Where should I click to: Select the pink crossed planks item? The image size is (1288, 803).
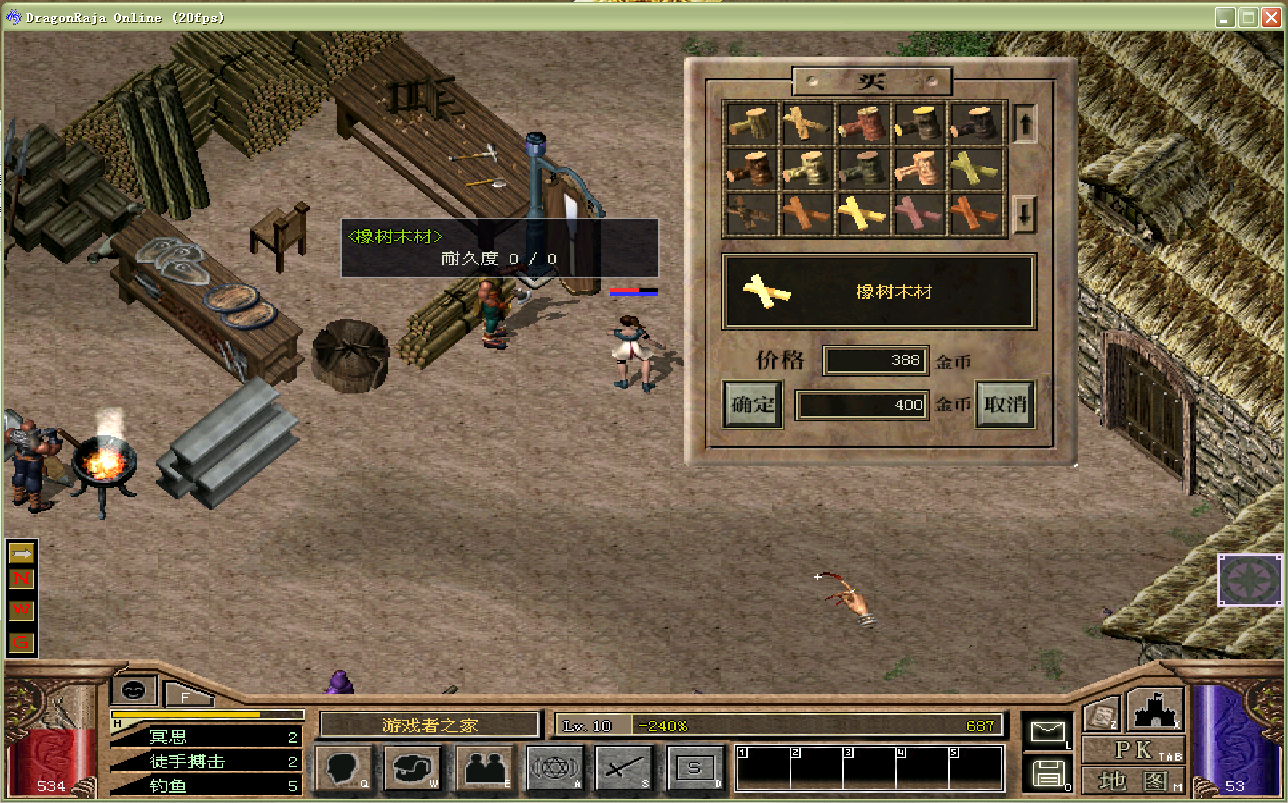click(919, 213)
